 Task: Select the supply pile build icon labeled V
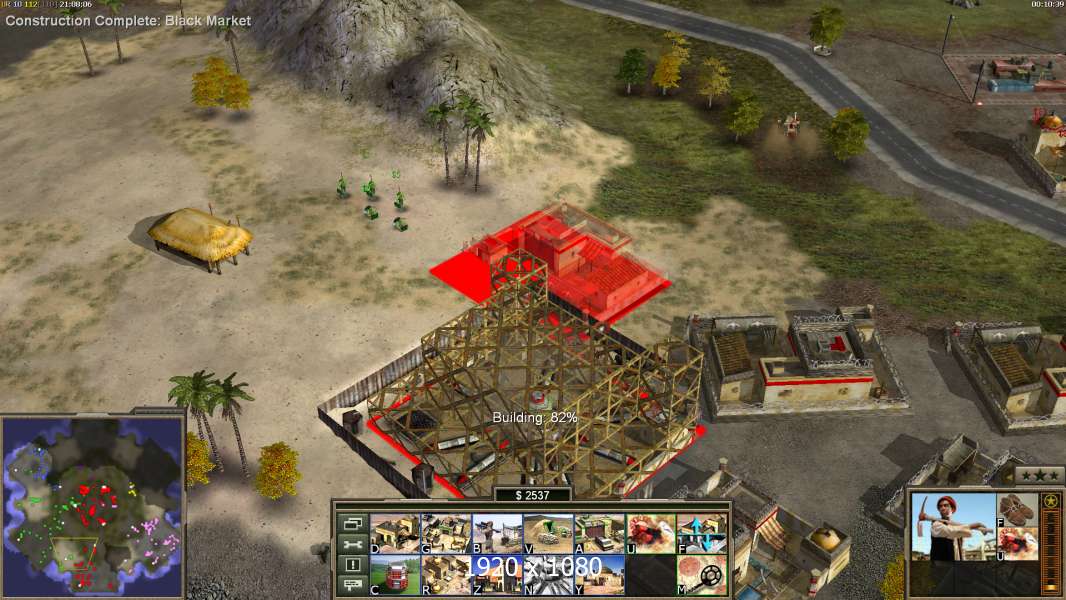tap(548, 534)
